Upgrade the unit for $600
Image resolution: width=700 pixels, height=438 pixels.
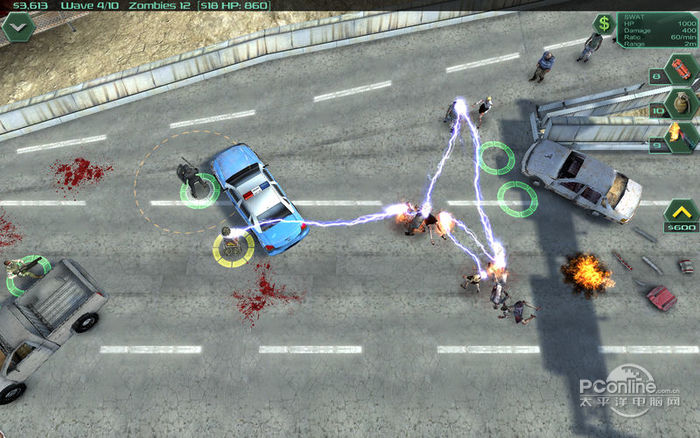click(680, 214)
